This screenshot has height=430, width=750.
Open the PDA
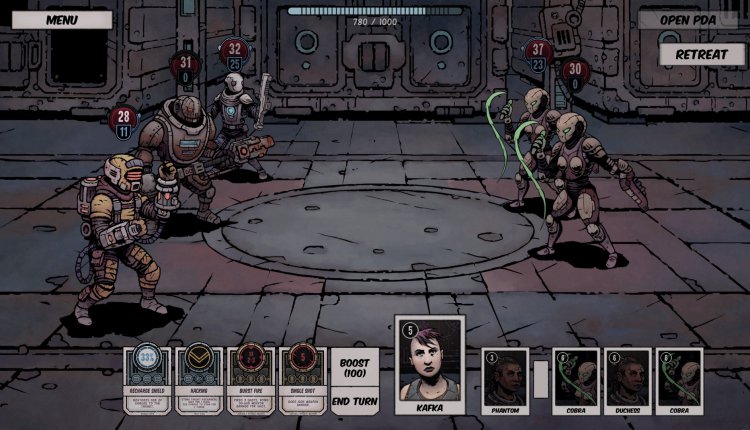(x=688, y=19)
